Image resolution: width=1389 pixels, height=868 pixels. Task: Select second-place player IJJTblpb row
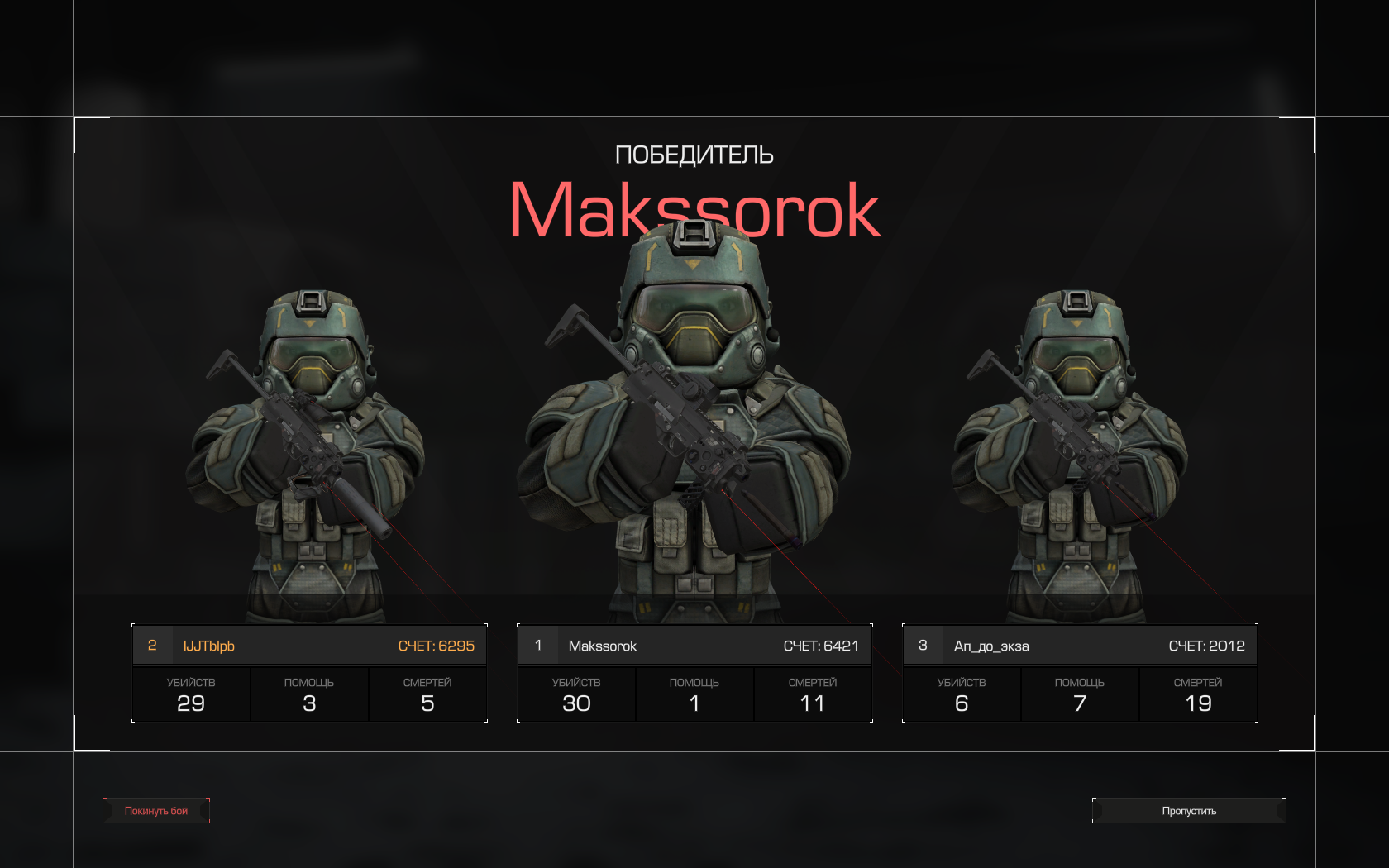point(309,646)
